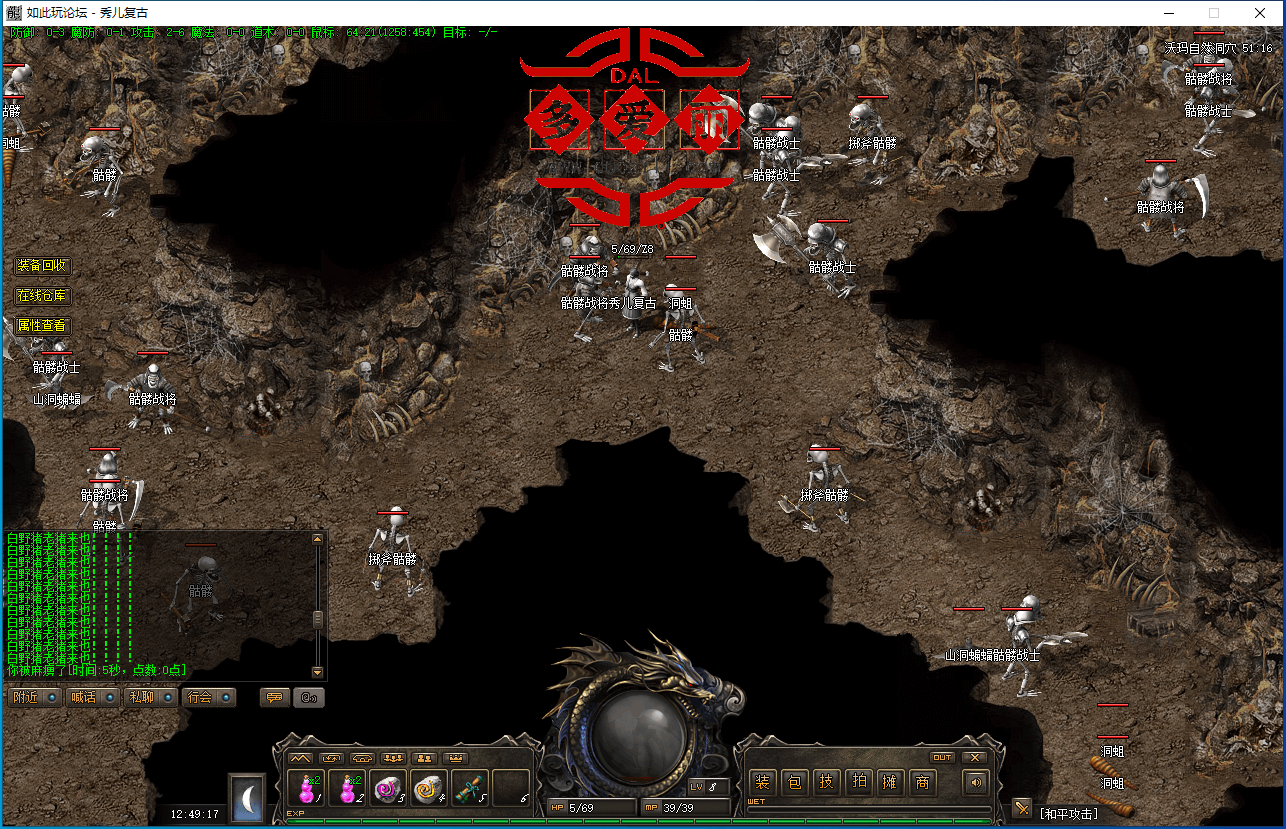Click the OUT logout button

pos(942,757)
